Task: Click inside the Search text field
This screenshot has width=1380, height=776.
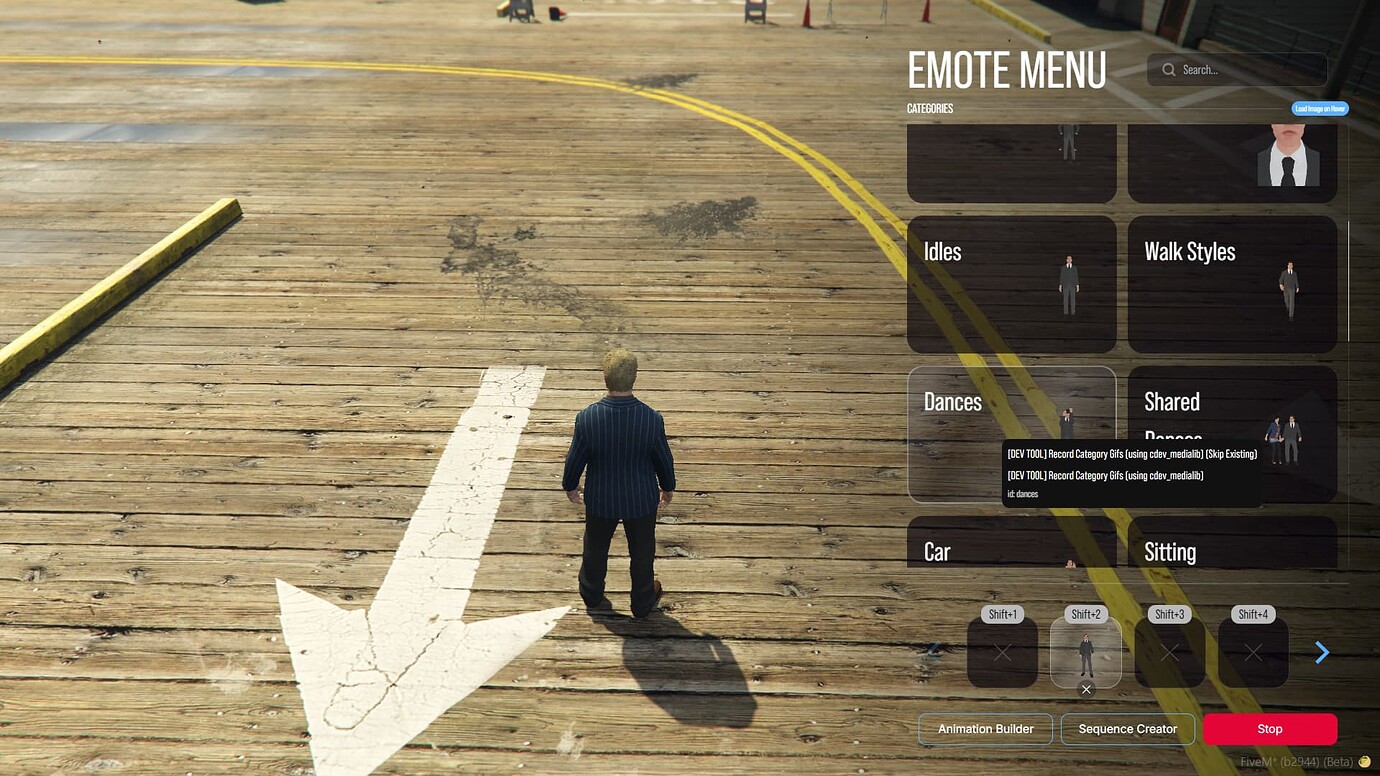Action: pyautogui.click(x=1240, y=69)
